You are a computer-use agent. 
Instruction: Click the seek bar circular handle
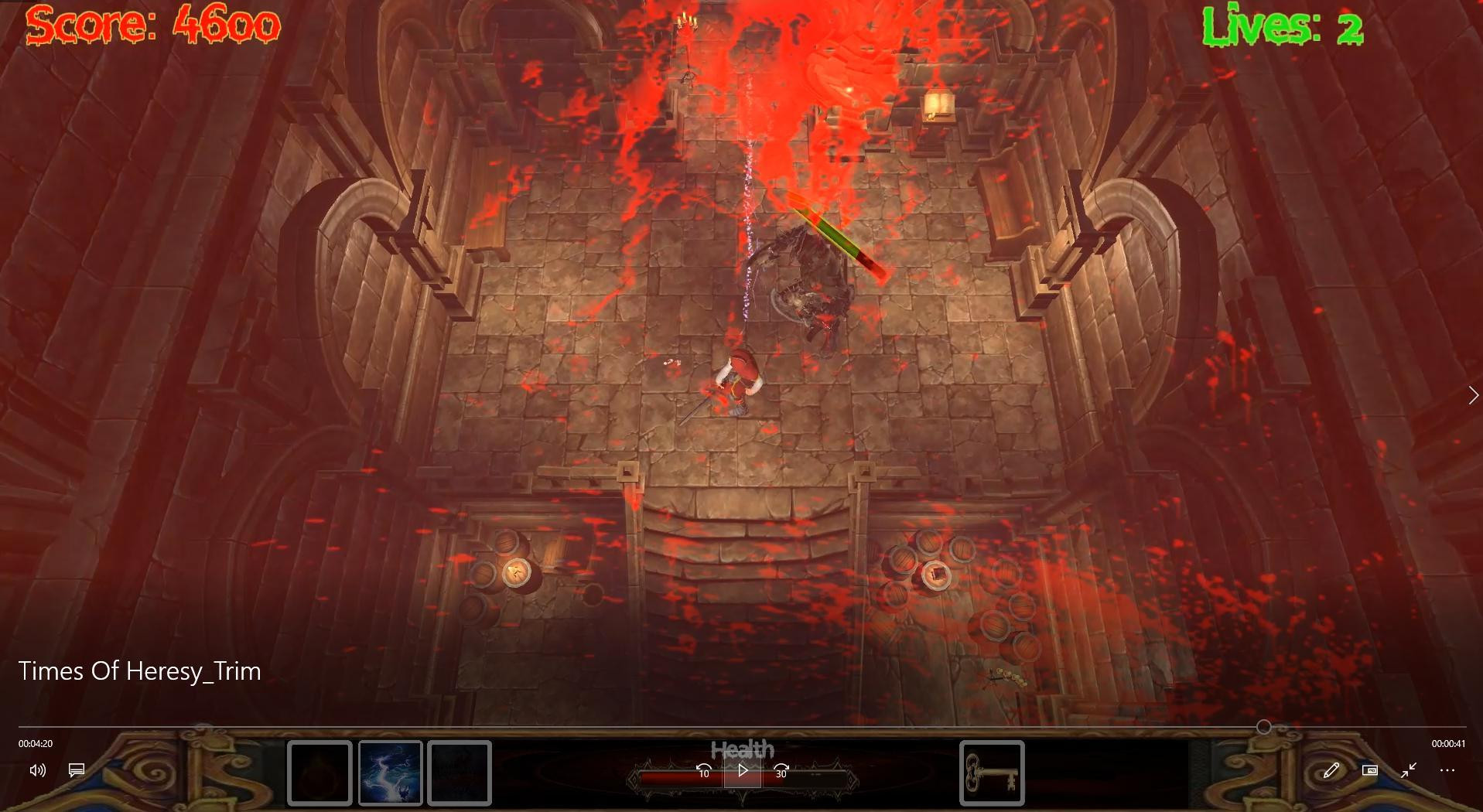pyautogui.click(x=1265, y=726)
